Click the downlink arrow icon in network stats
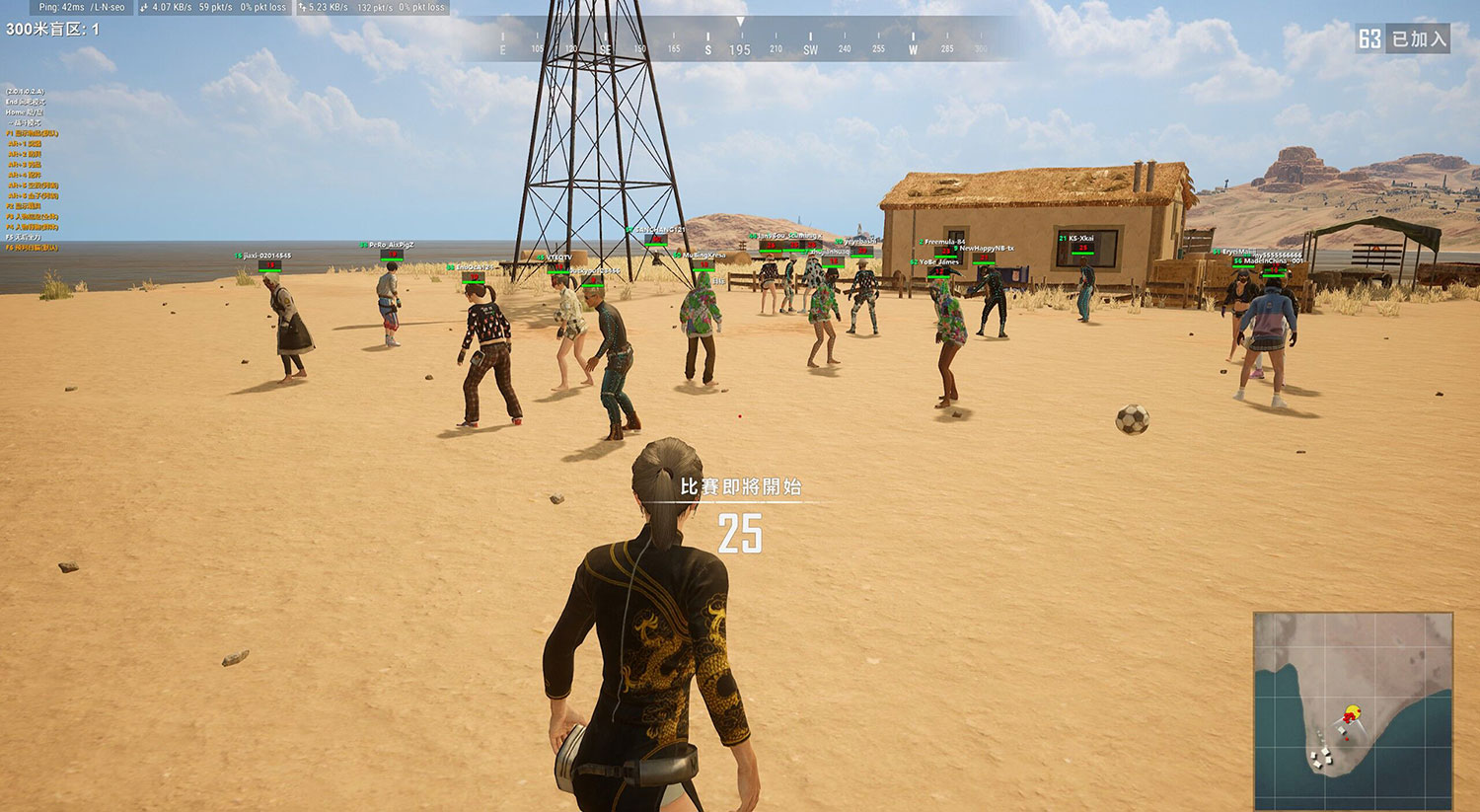 coord(143,7)
